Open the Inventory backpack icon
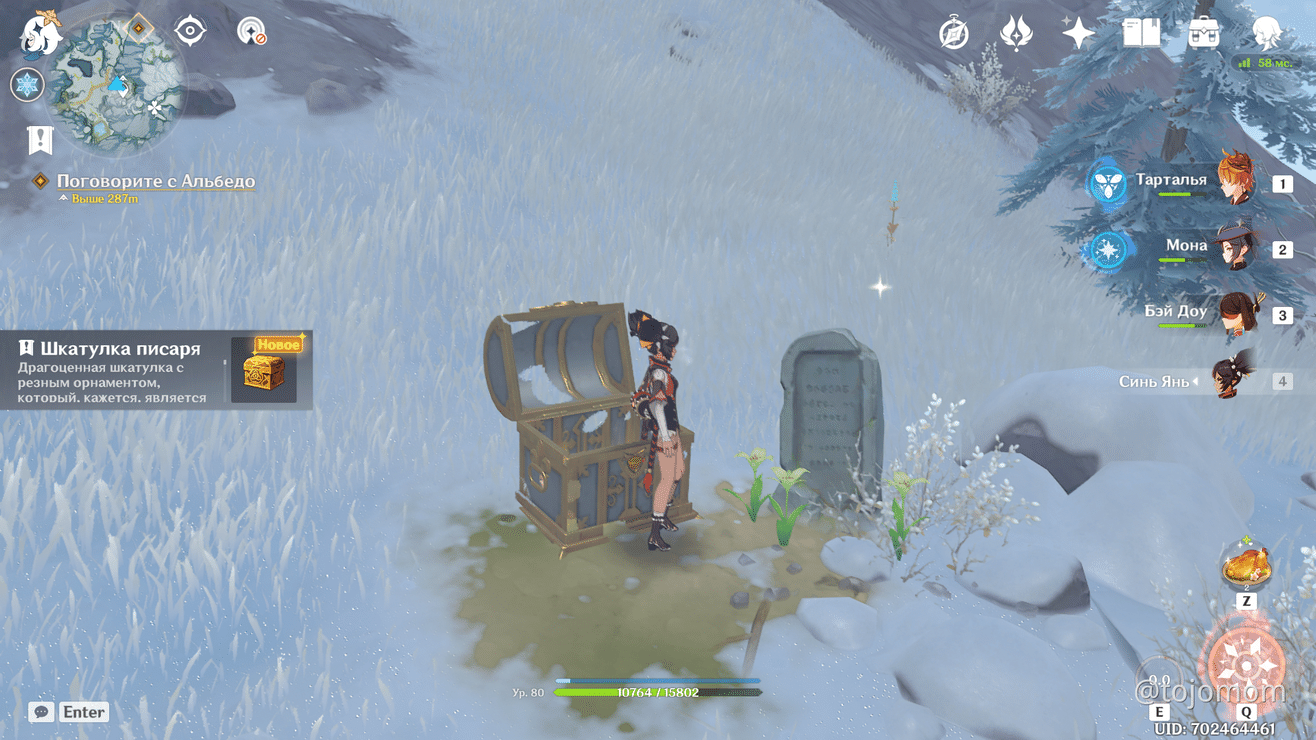 click(1203, 33)
